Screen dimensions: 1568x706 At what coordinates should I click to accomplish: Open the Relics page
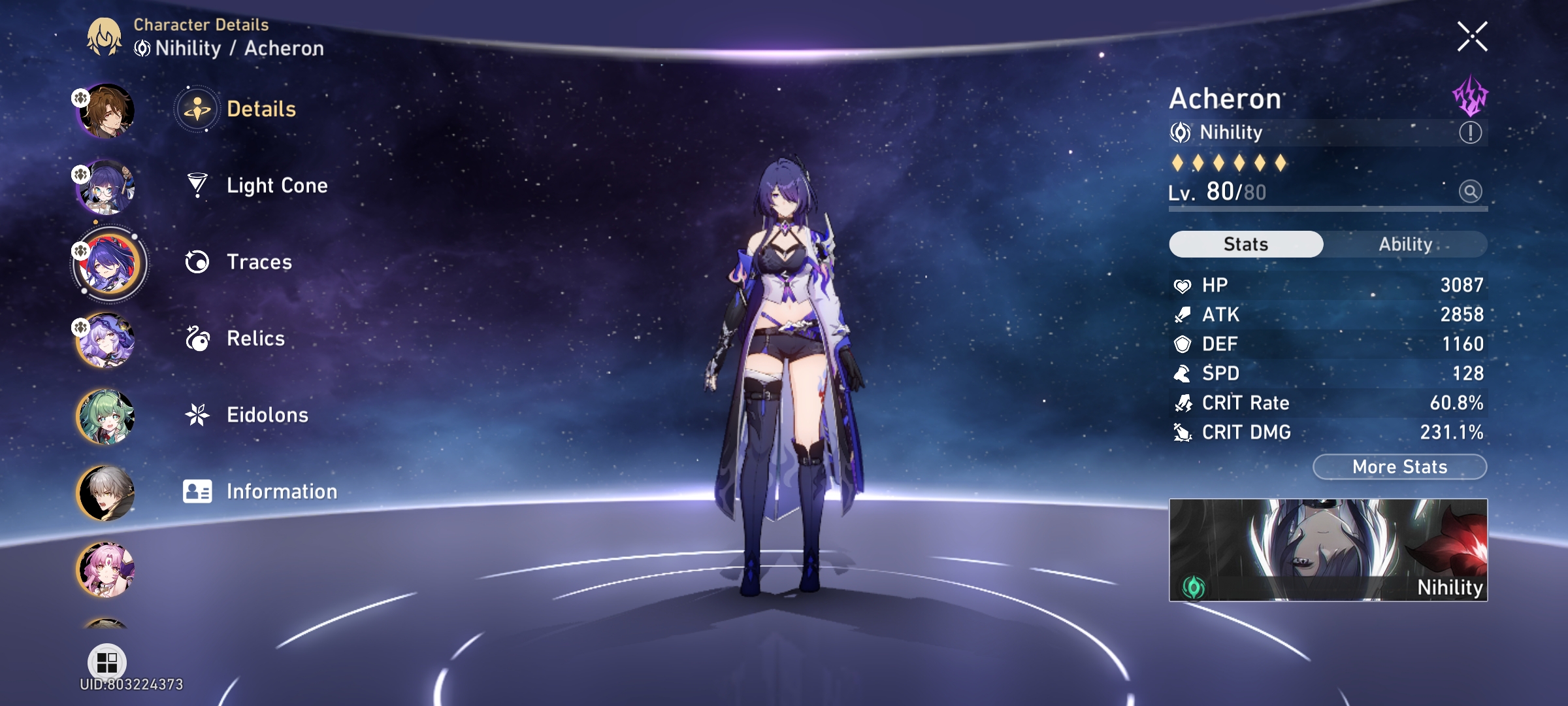pyautogui.click(x=255, y=339)
